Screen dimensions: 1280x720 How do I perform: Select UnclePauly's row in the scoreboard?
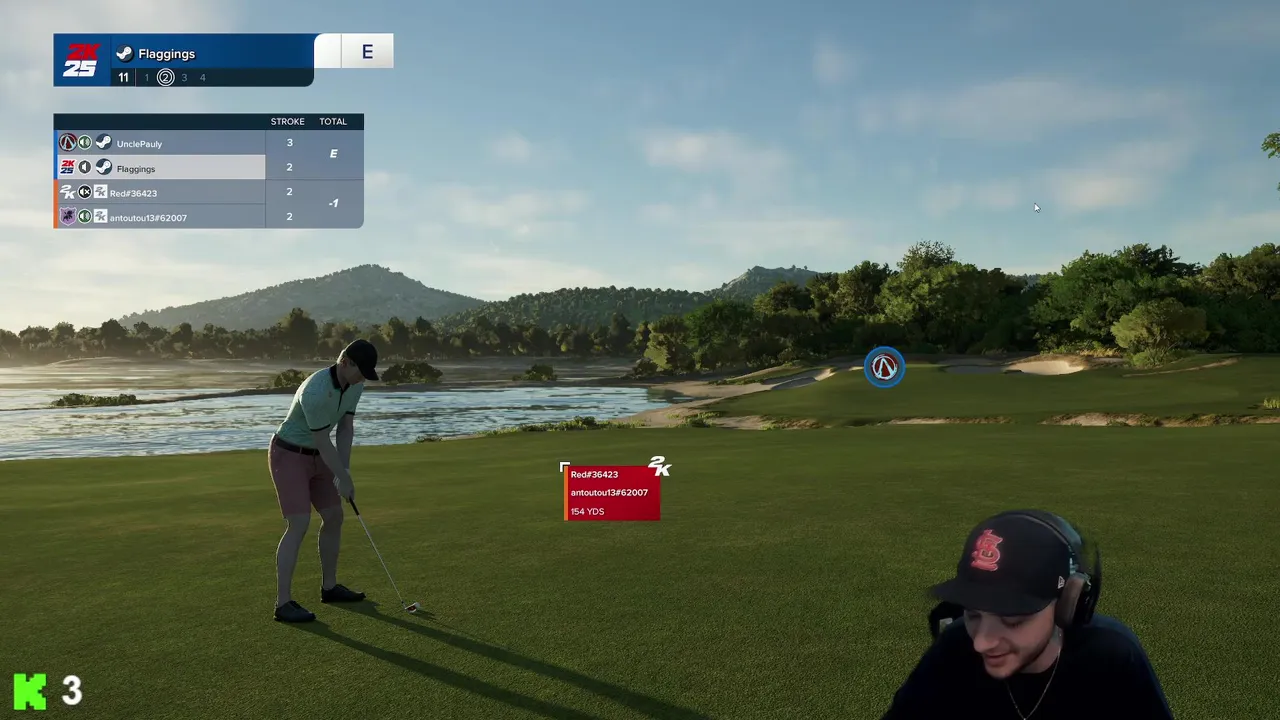(160, 144)
